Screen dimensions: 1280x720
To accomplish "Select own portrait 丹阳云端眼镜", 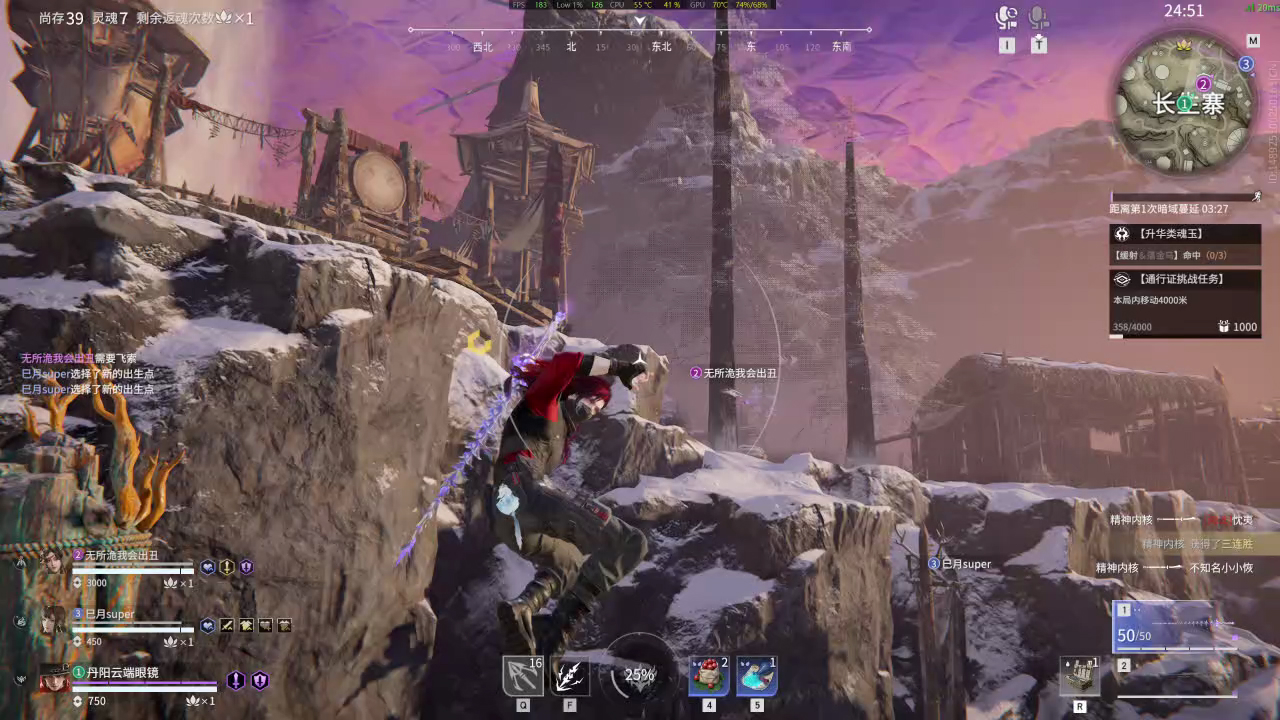I will [x=54, y=680].
